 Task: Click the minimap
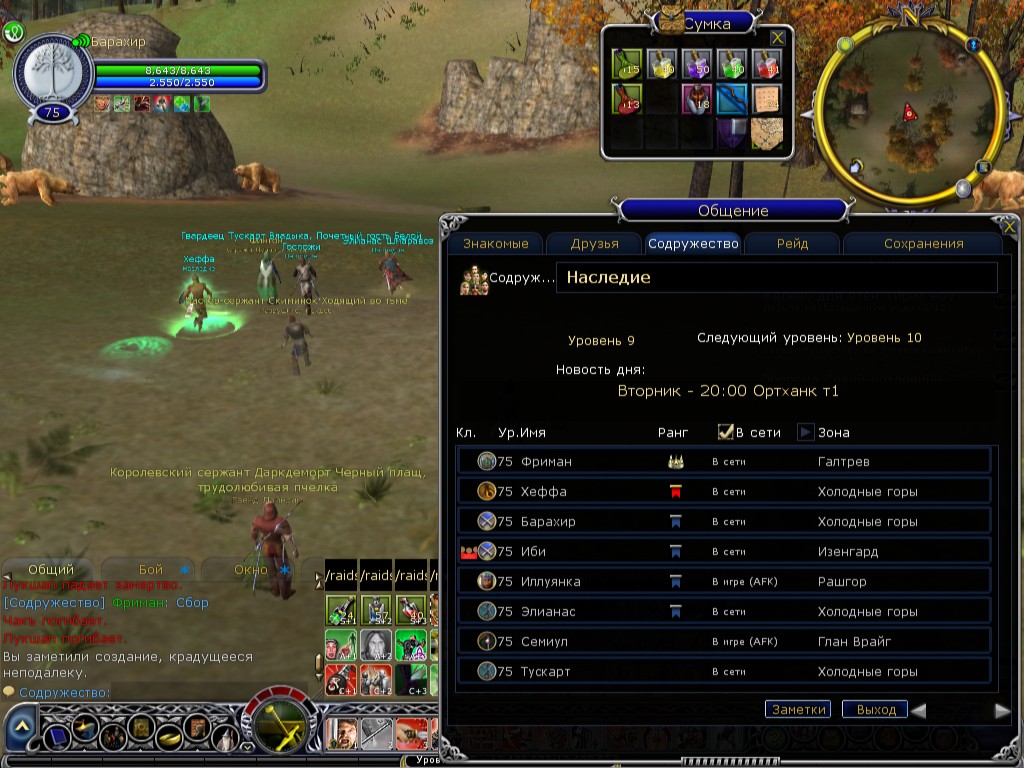click(x=908, y=112)
